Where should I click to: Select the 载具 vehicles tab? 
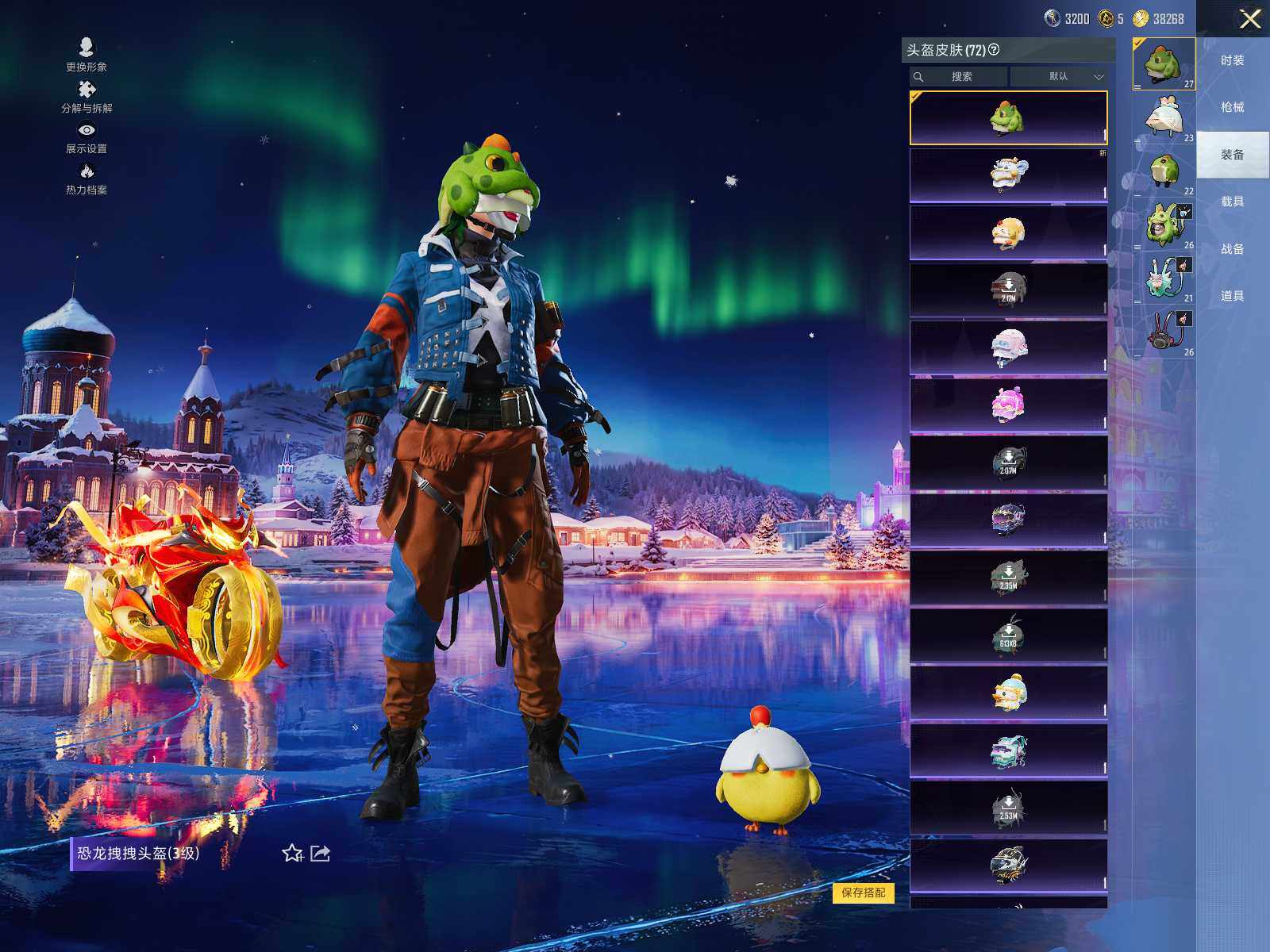coord(1232,202)
